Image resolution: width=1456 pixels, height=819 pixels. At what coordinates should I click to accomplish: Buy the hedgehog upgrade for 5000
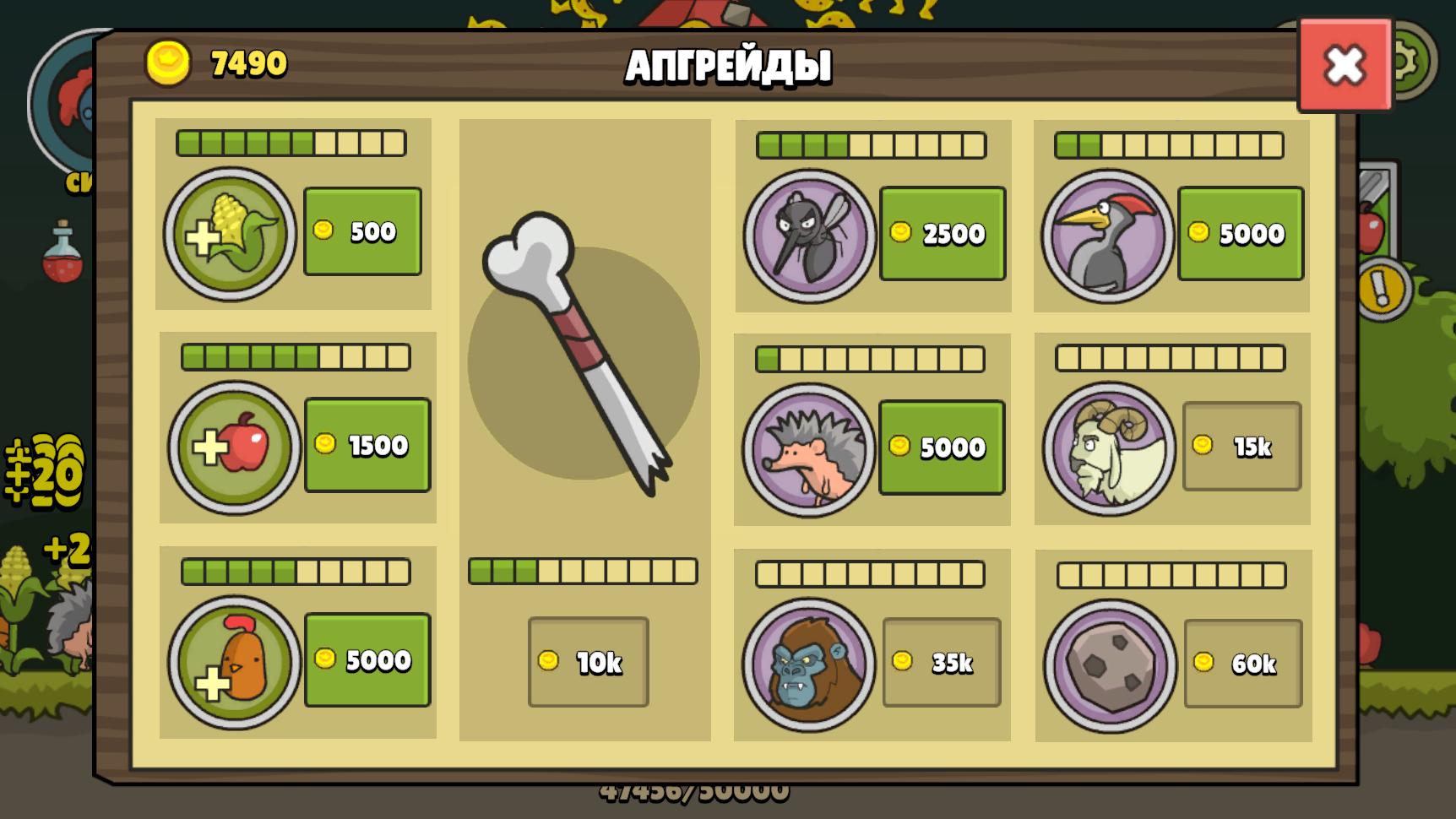[x=942, y=447]
